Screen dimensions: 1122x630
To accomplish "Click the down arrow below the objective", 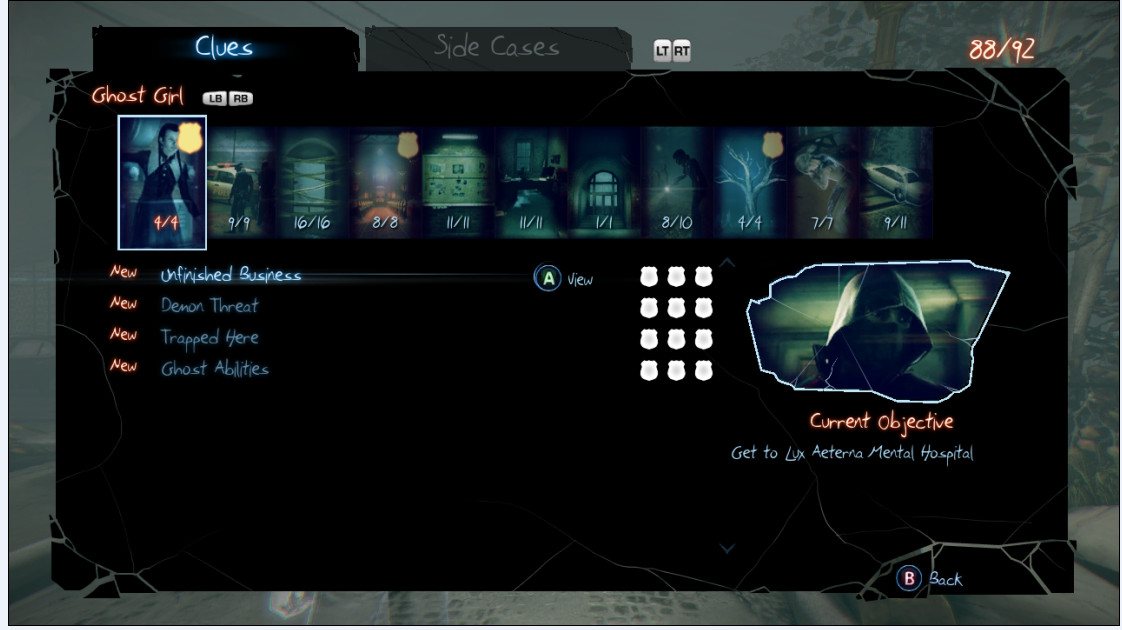I will [728, 548].
